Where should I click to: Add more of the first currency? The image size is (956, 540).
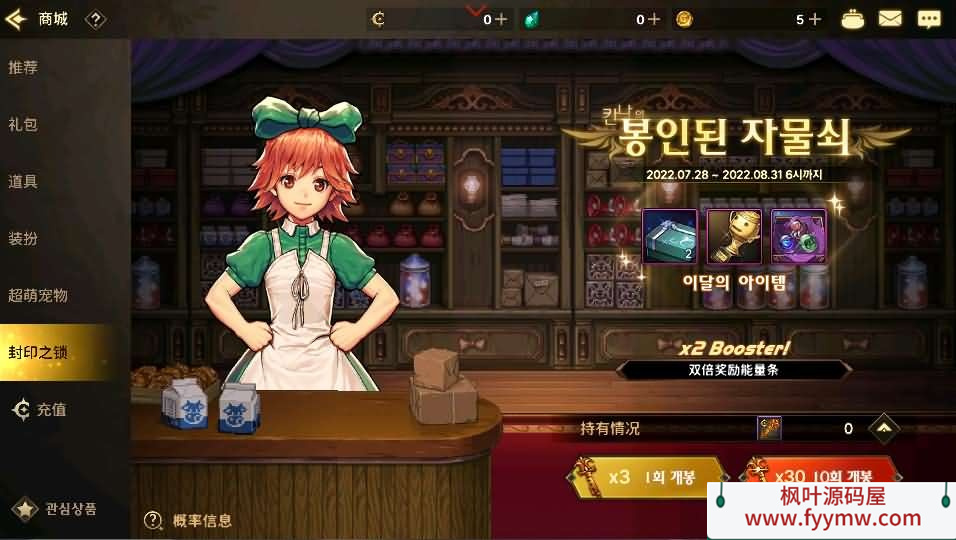tap(501, 19)
